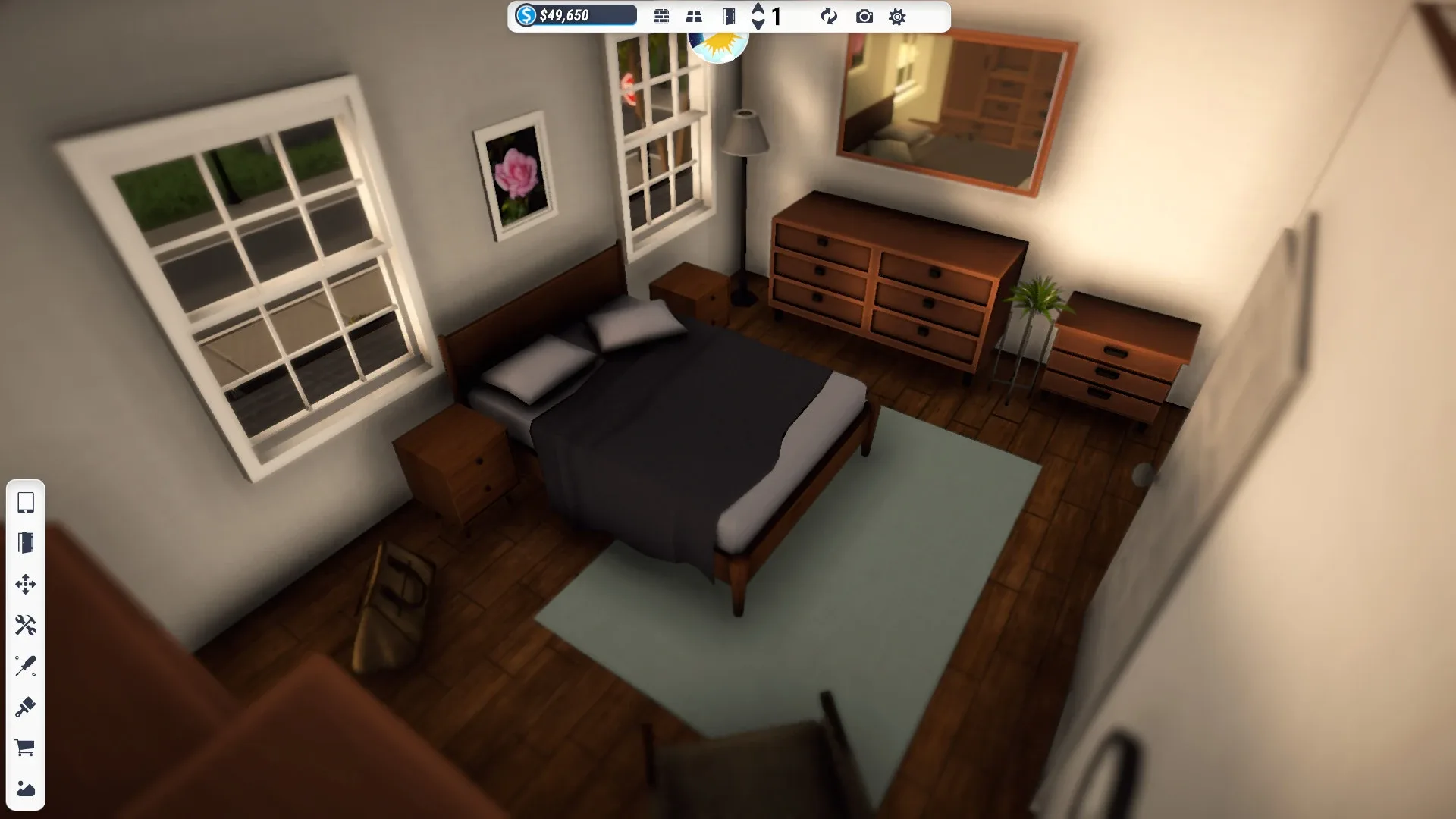Select the screwdriver mounting tool
This screenshot has height=819, width=1456.
point(27,666)
